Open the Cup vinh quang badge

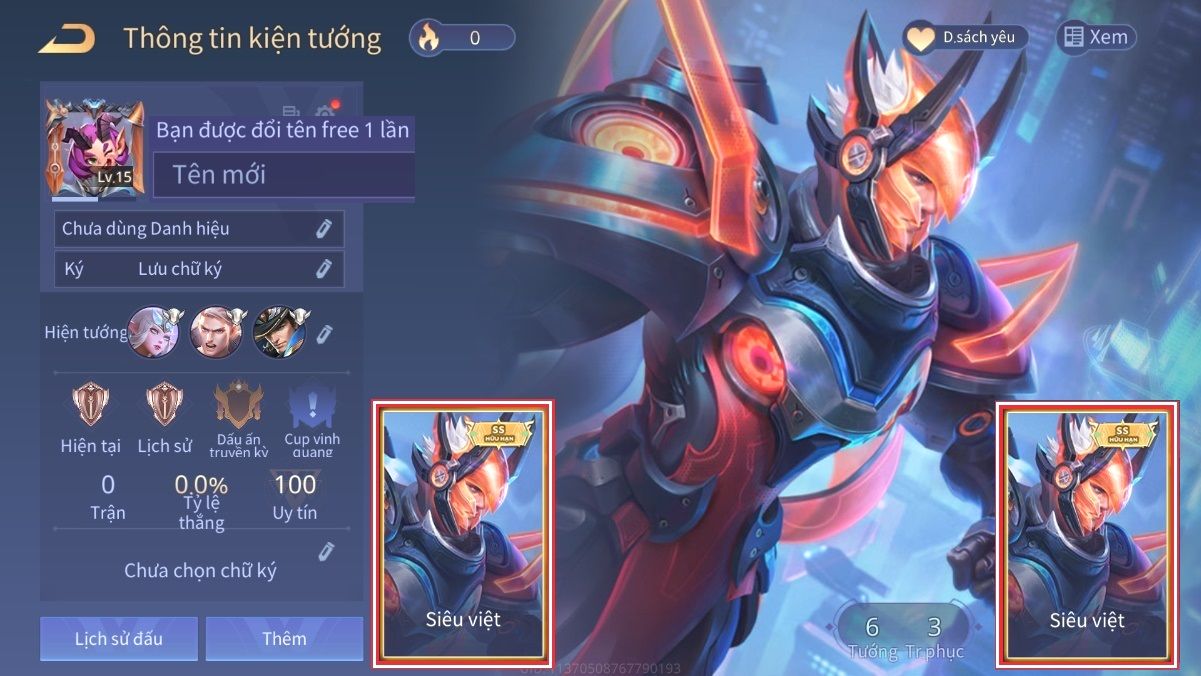311,407
